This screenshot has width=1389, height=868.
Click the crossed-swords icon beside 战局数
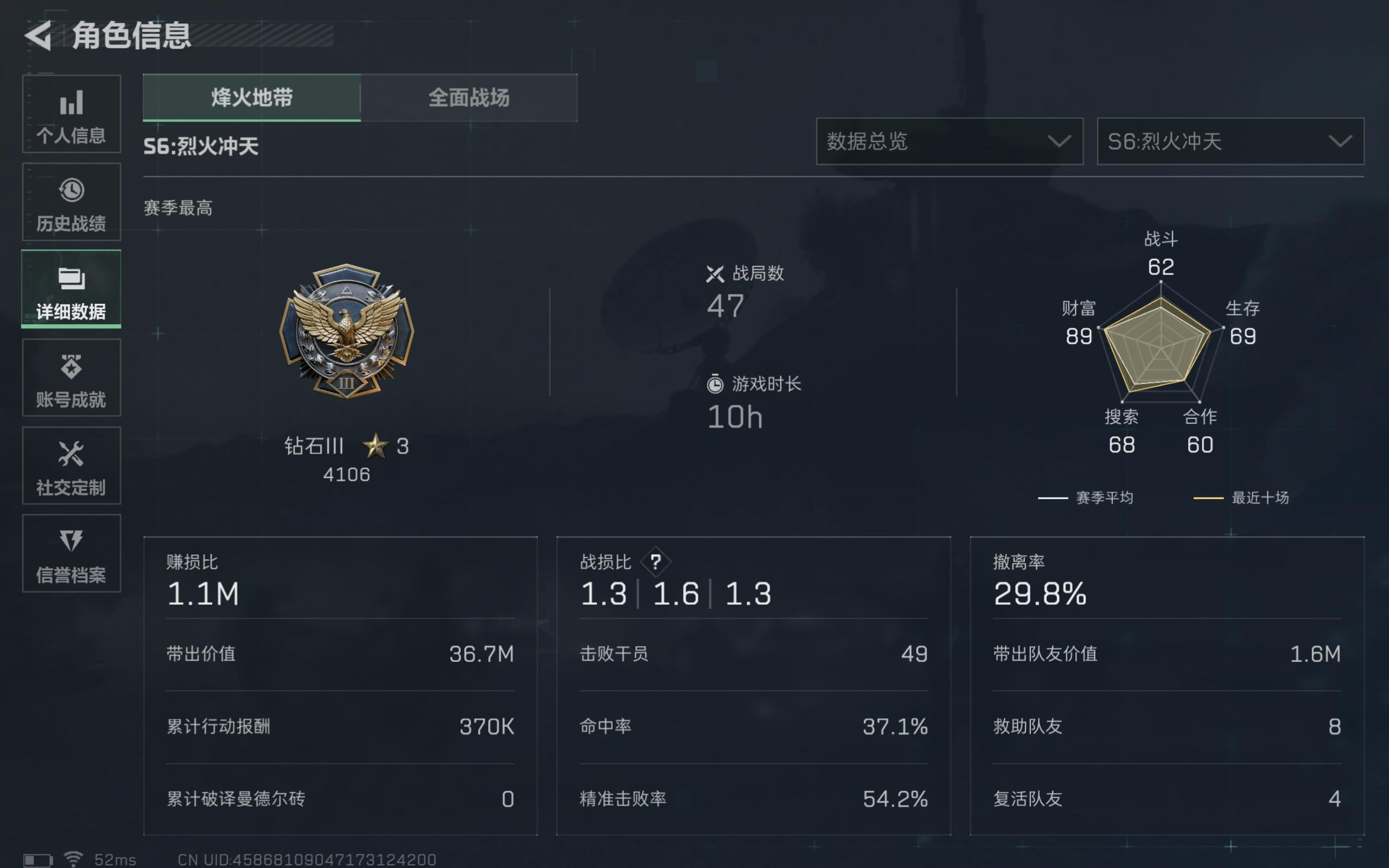coord(715,275)
